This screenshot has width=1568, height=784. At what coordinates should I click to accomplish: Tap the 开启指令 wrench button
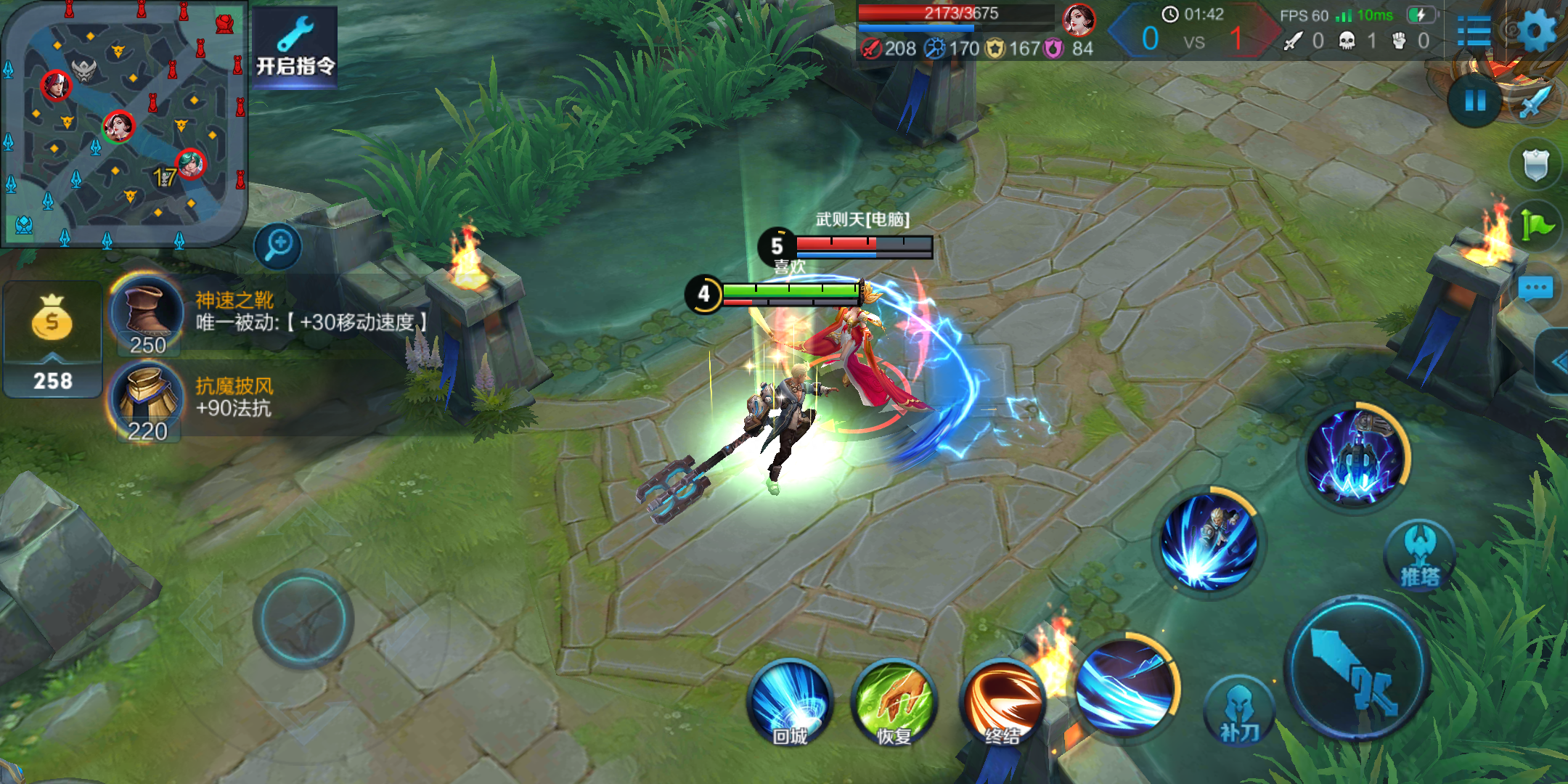click(295, 47)
